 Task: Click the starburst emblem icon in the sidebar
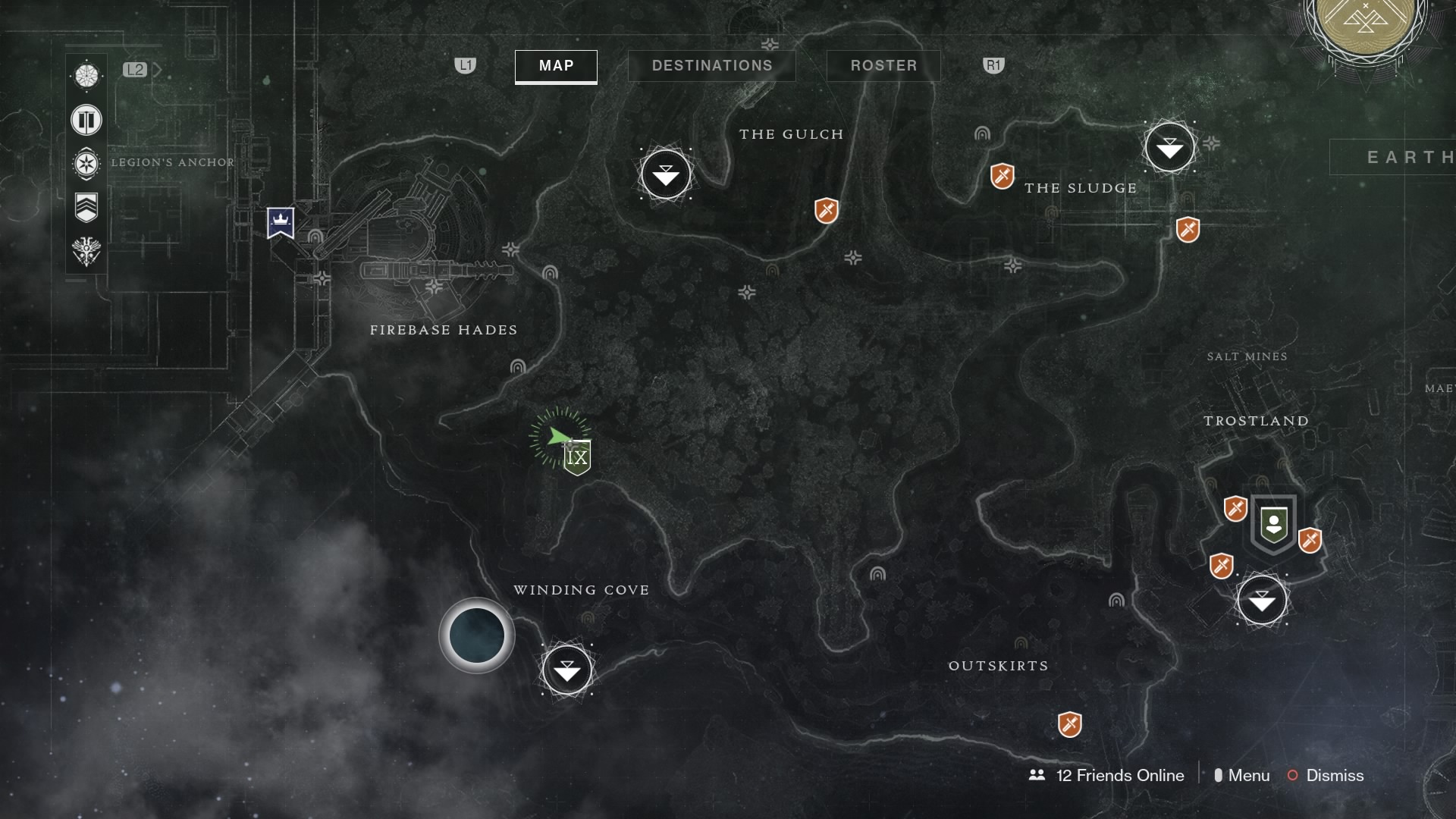pyautogui.click(x=86, y=164)
